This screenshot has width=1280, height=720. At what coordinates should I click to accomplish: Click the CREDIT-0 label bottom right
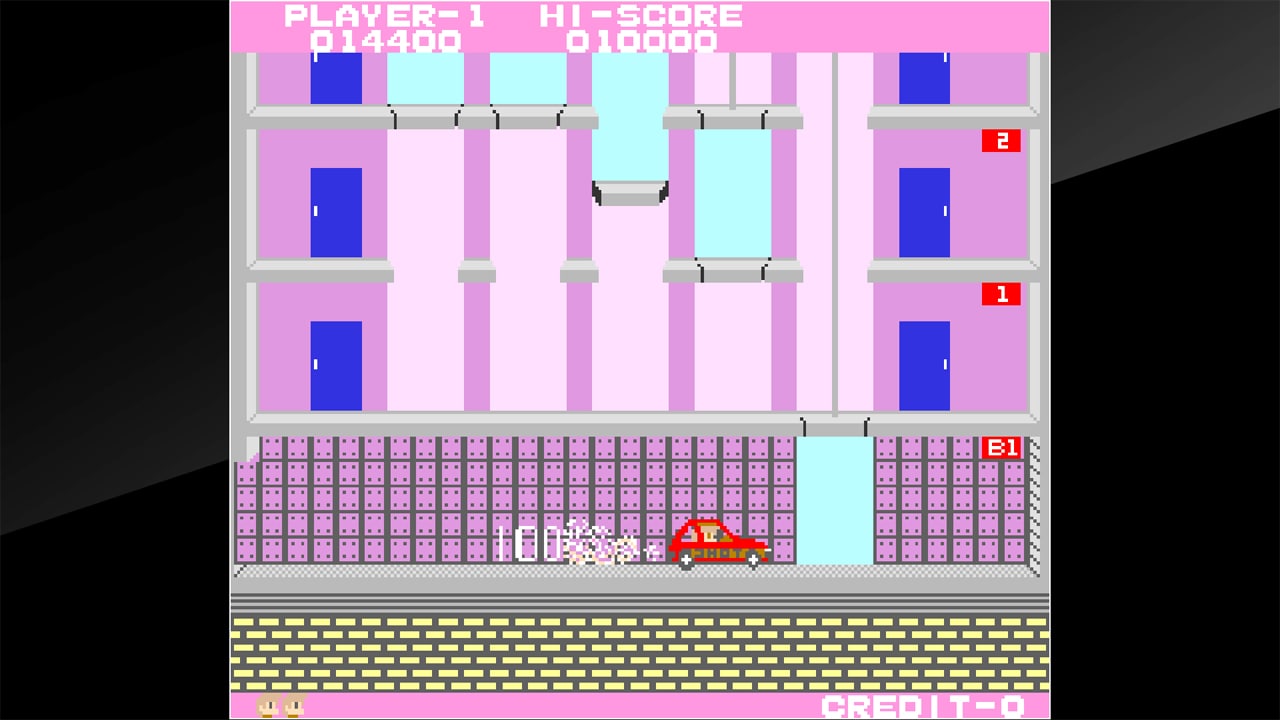click(922, 706)
